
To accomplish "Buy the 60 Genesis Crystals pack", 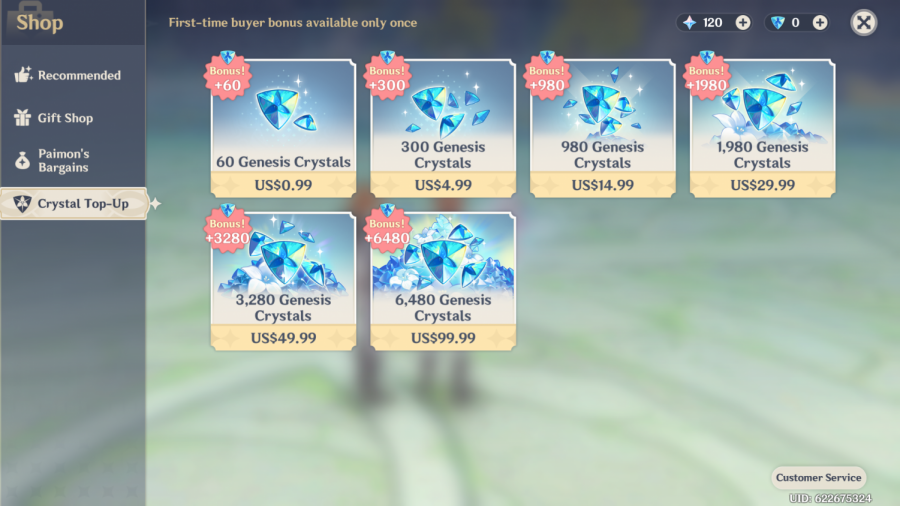I will (x=283, y=127).
